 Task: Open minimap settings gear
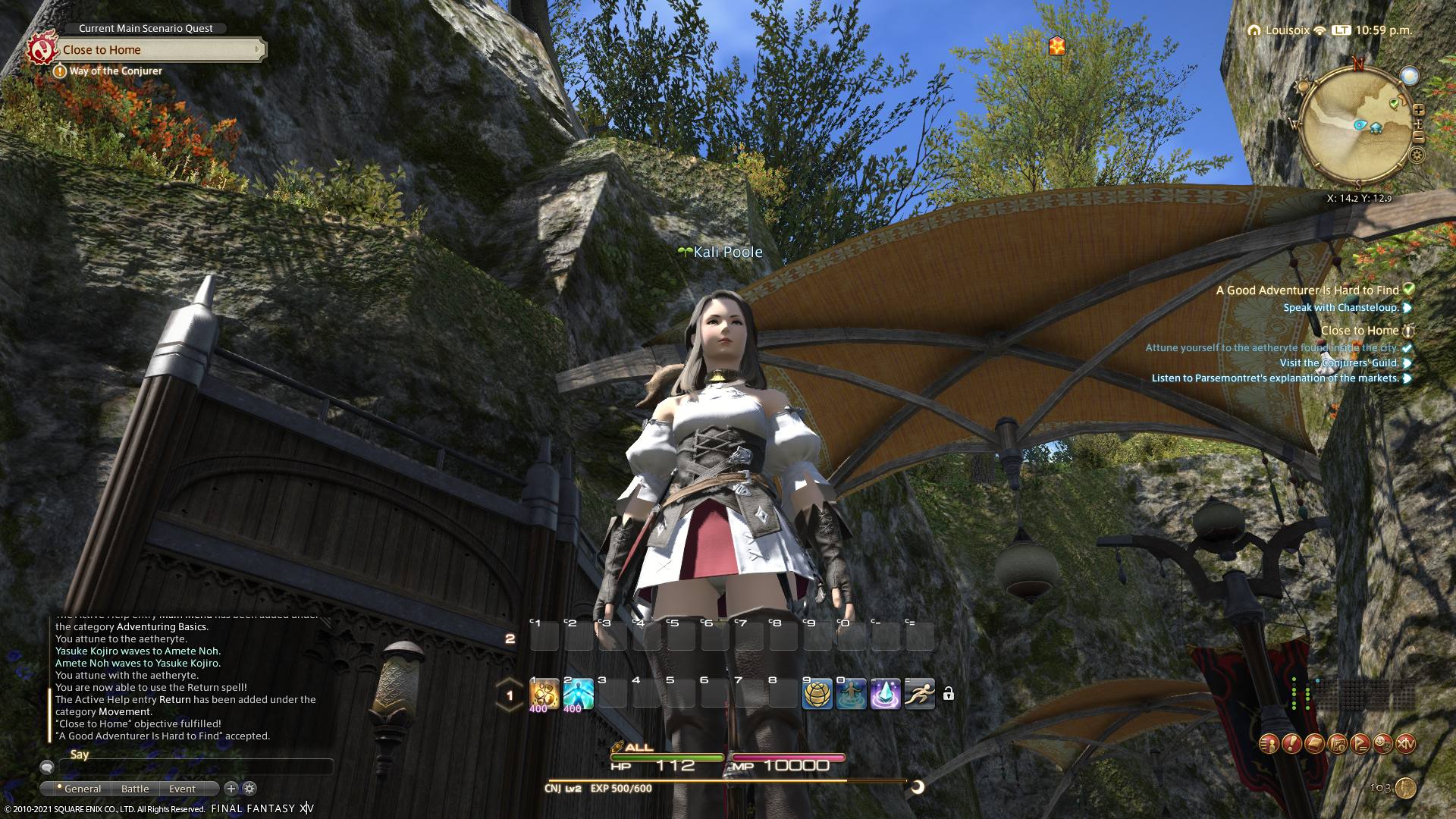tap(1417, 155)
